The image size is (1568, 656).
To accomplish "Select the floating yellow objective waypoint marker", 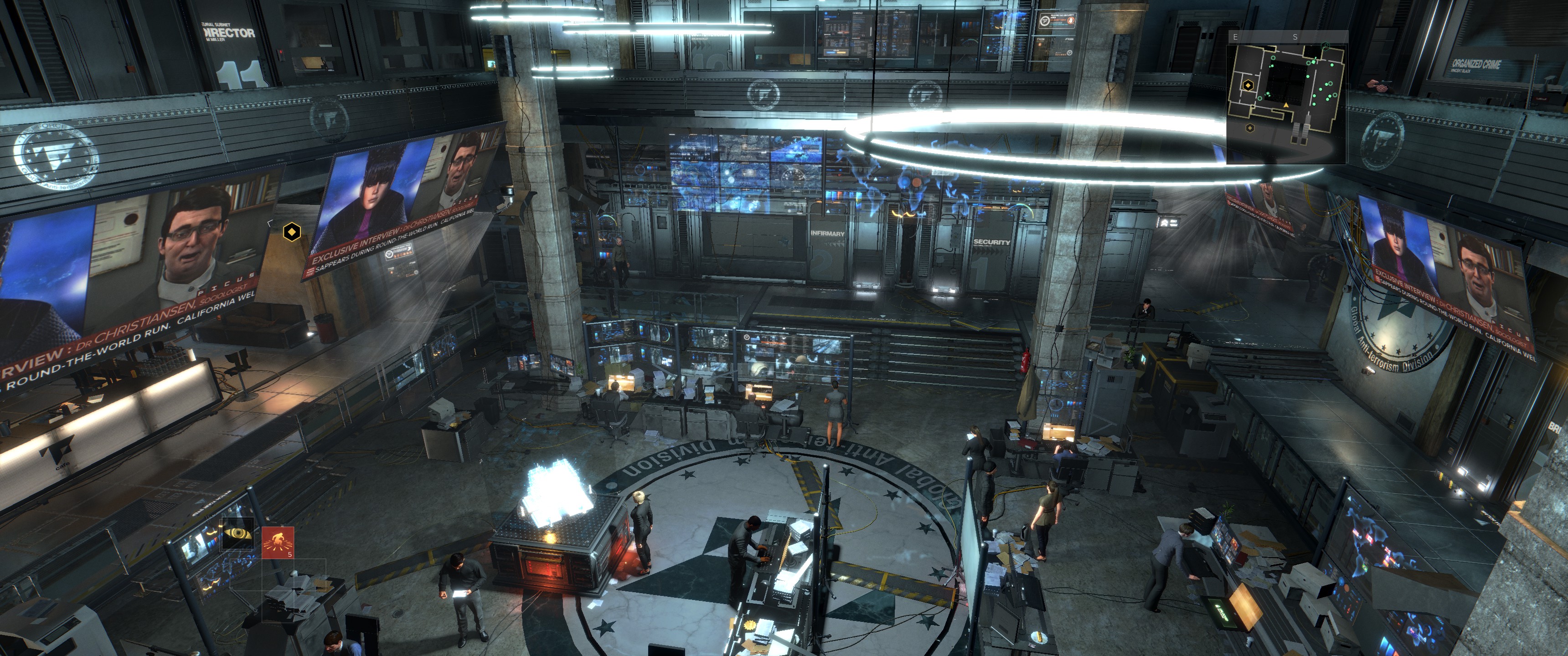I will pos(292,232).
